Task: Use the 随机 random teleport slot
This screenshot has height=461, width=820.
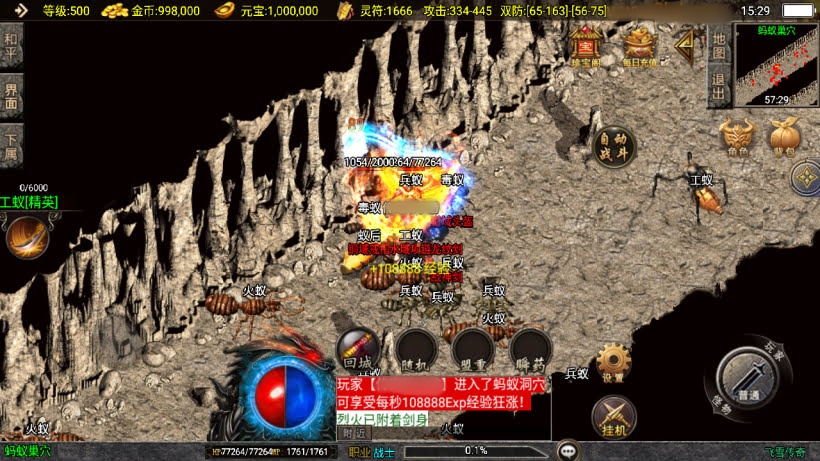Action: point(415,347)
